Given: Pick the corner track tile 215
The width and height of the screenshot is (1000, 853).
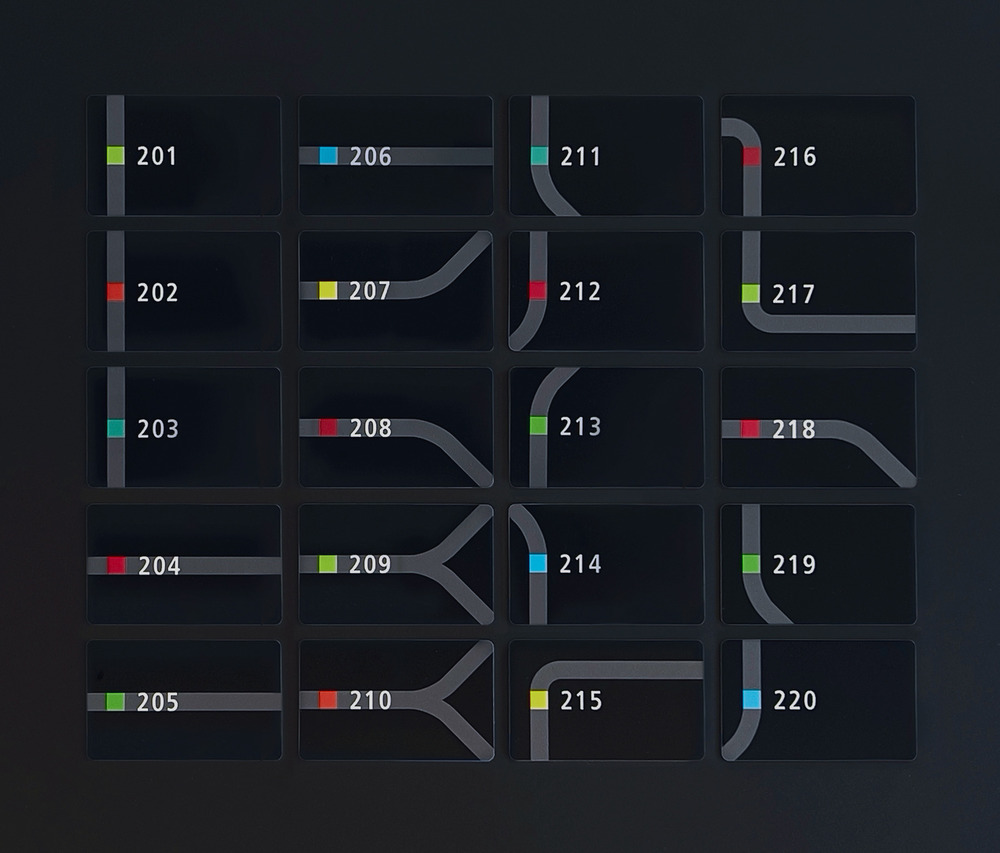Looking at the screenshot, I should click(607, 700).
